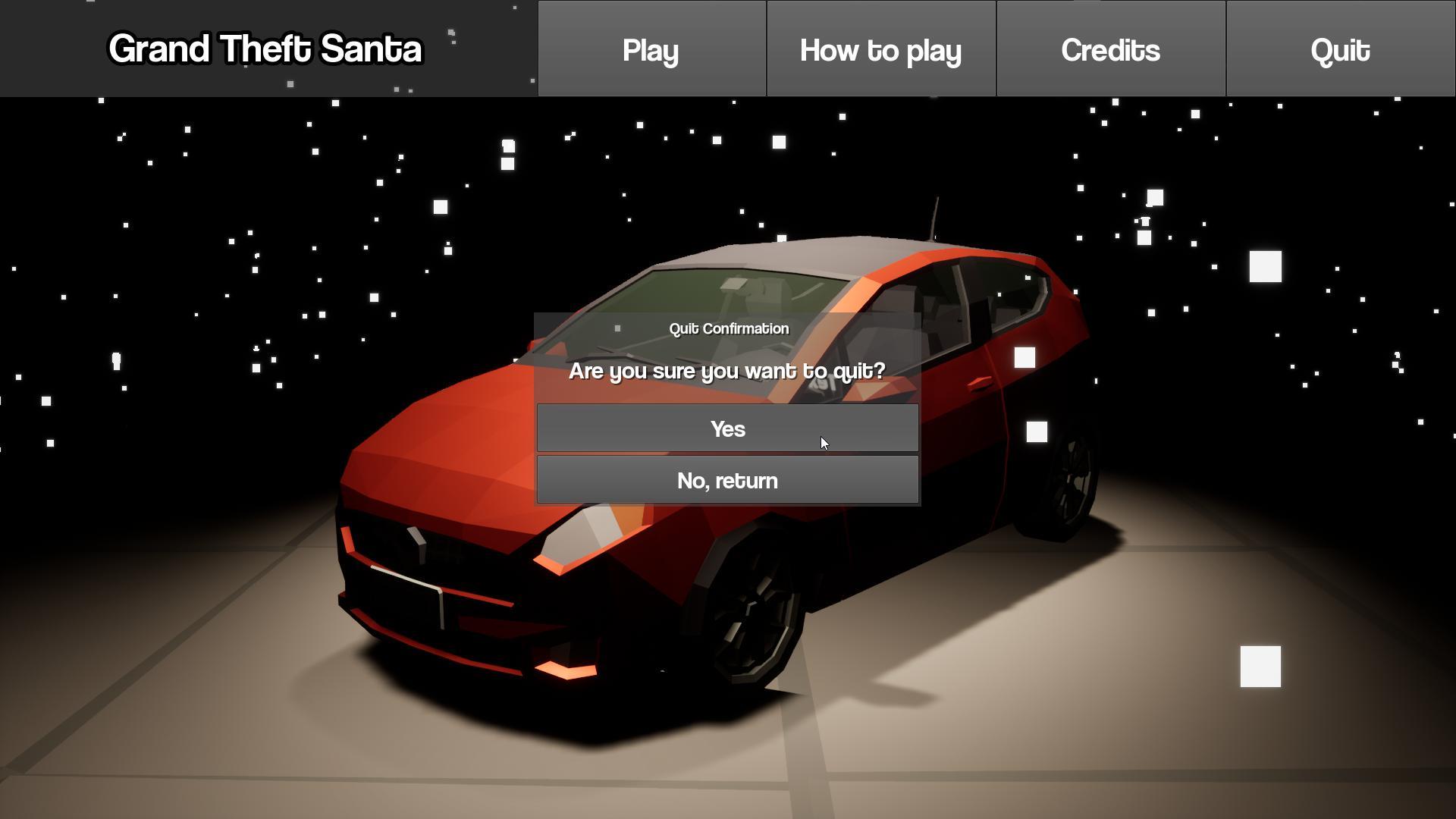The image size is (1456, 819).
Task: Click the Play menu item
Action: point(651,49)
